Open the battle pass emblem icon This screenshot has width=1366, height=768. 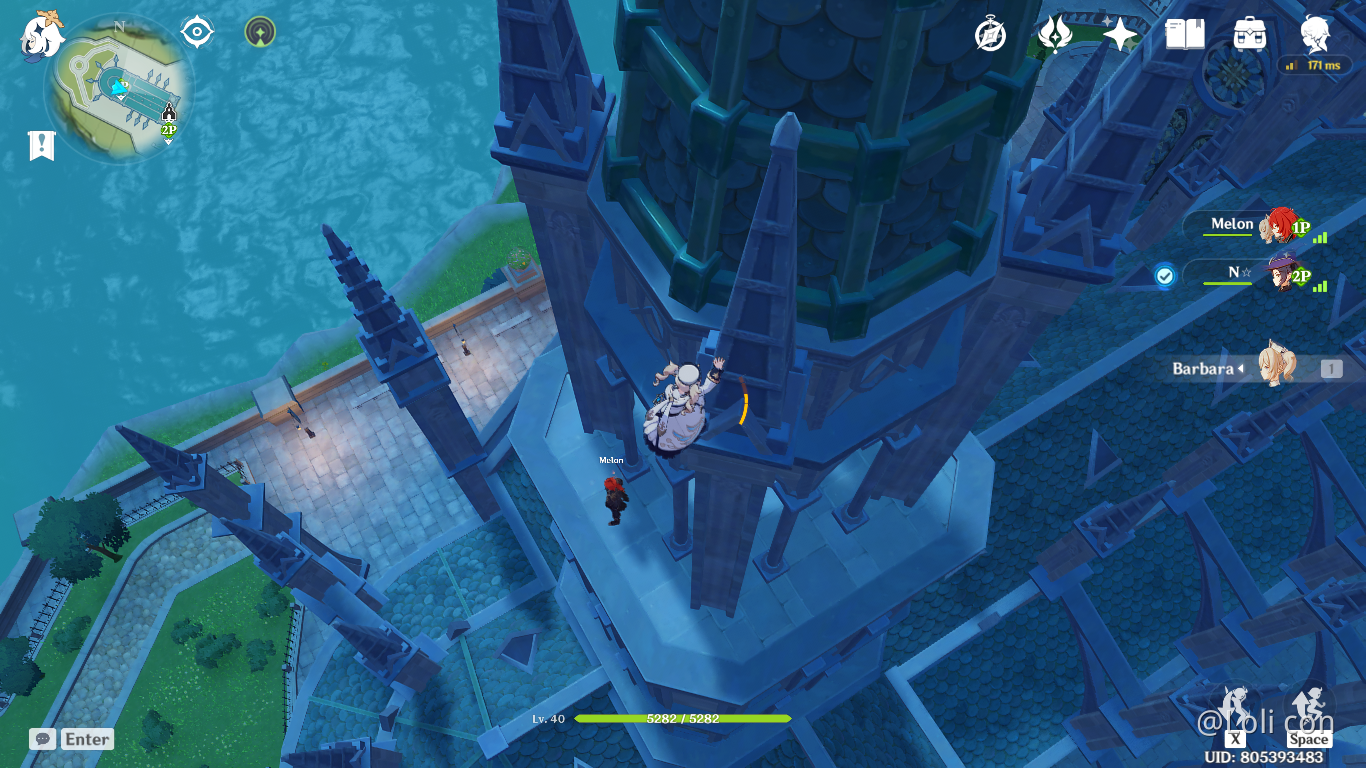1055,34
